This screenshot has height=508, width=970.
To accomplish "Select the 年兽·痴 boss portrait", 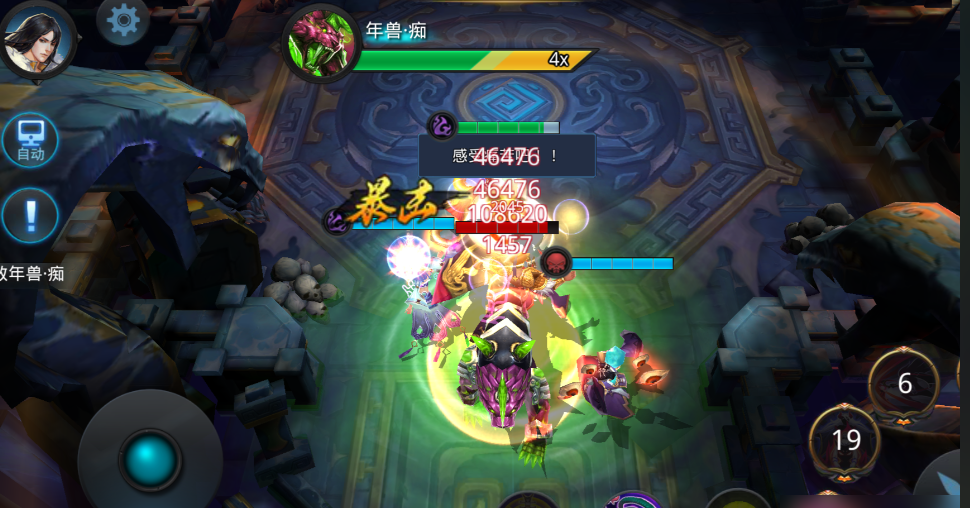I will click(319, 45).
